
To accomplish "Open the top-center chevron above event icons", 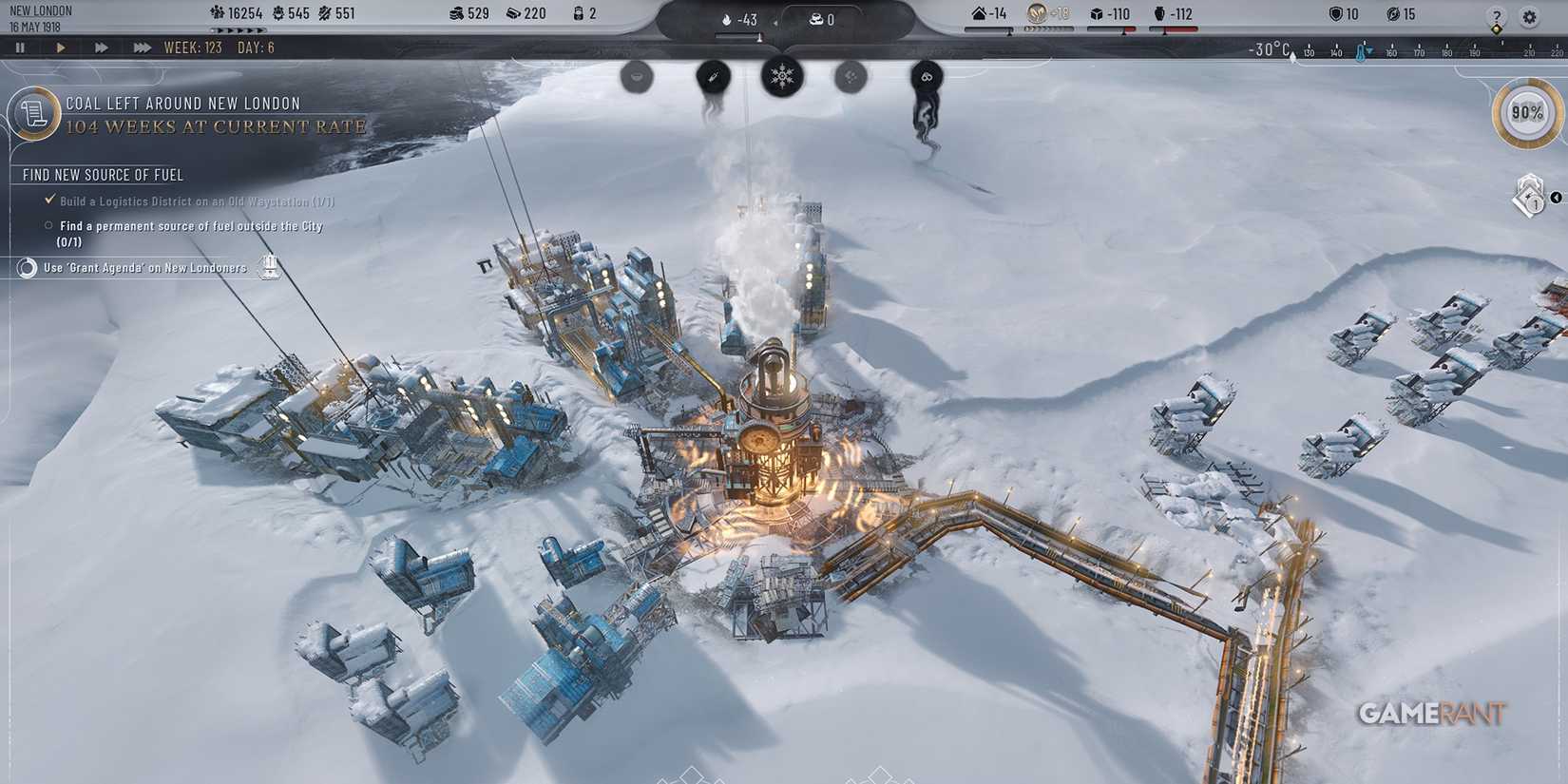I will click(x=781, y=49).
